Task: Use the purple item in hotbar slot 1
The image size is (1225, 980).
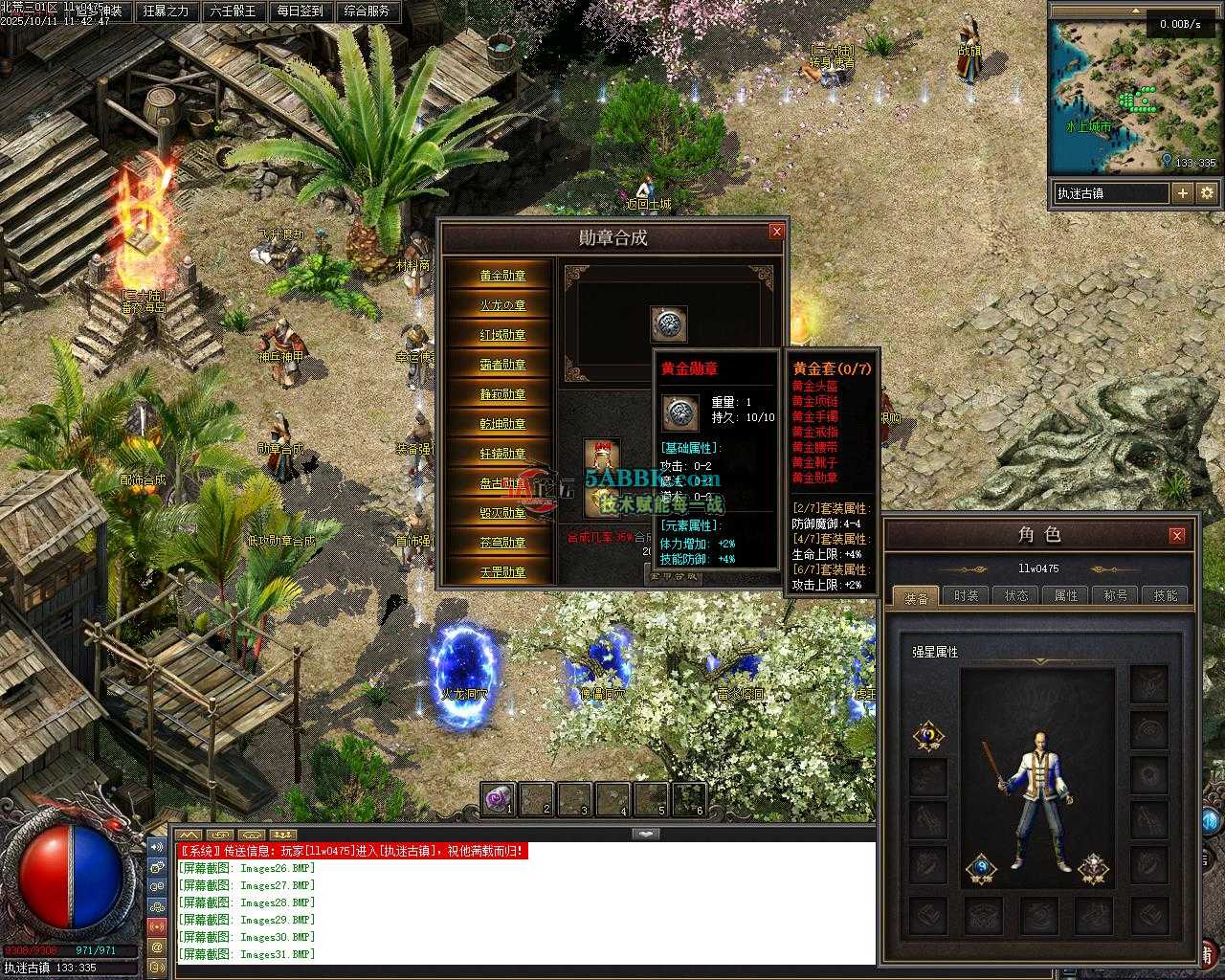Action: point(498,799)
